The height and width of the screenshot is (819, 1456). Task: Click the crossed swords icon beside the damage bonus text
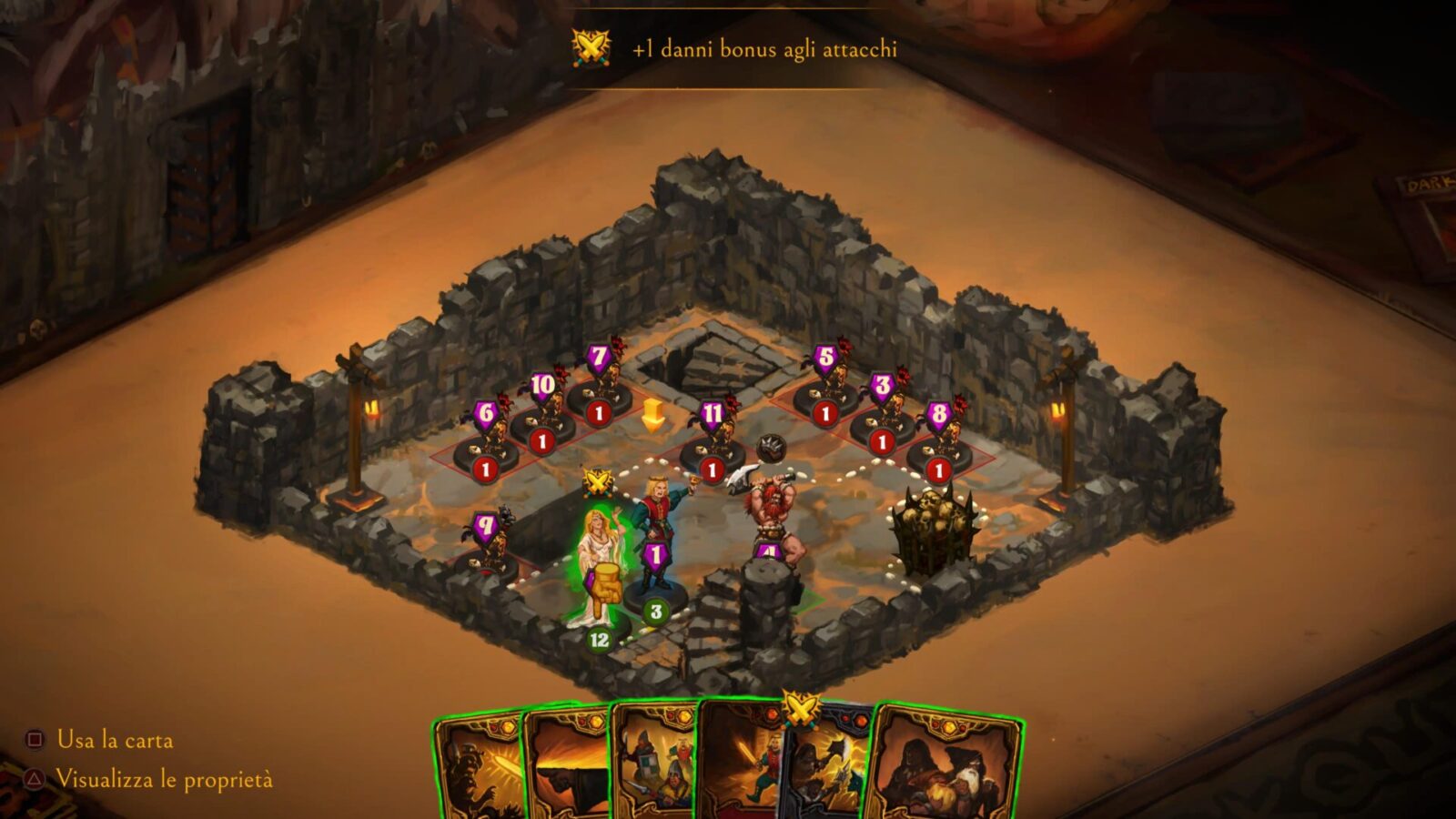591,48
